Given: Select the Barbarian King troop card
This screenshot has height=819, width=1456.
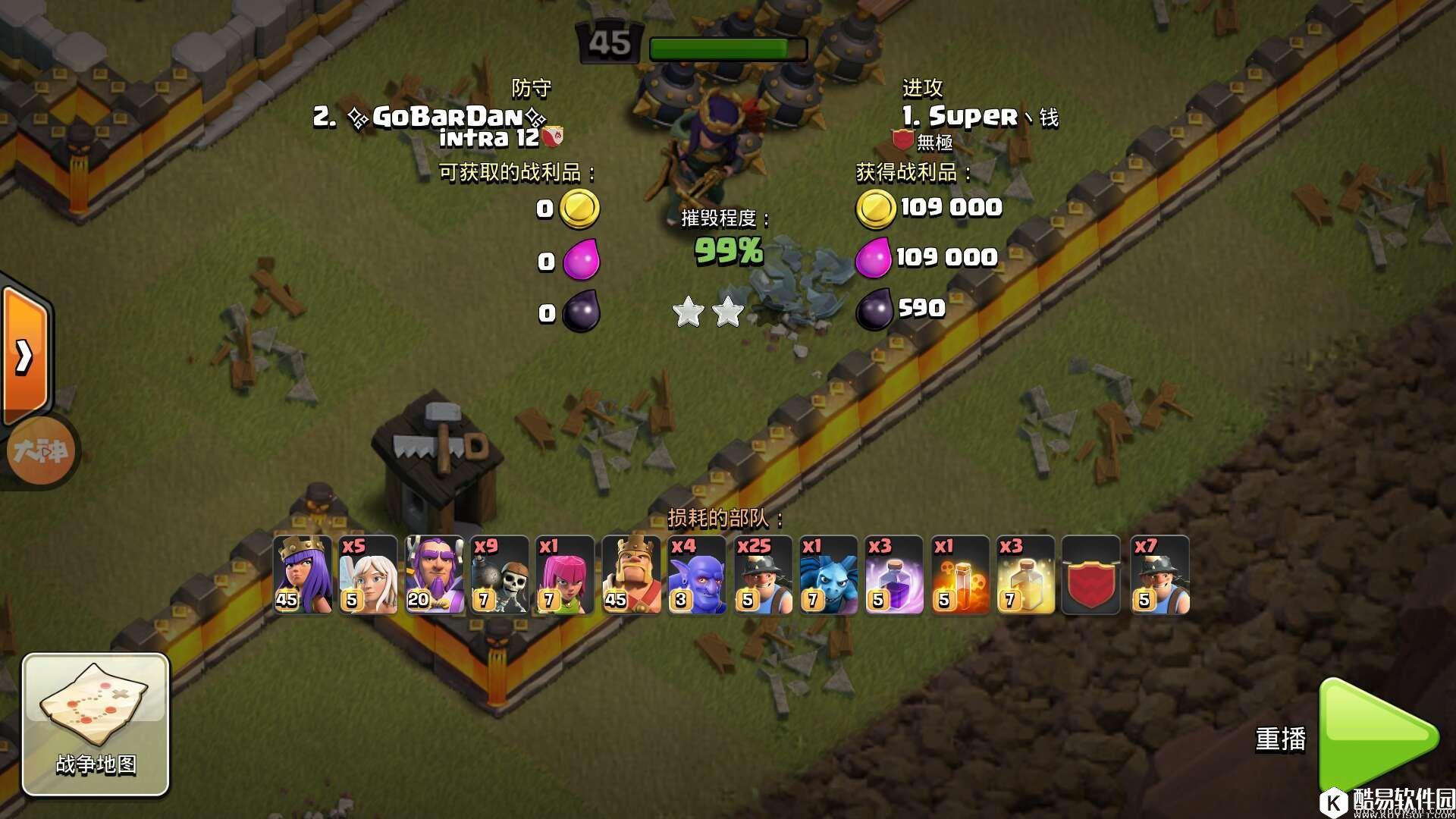Looking at the screenshot, I should coord(631,575).
